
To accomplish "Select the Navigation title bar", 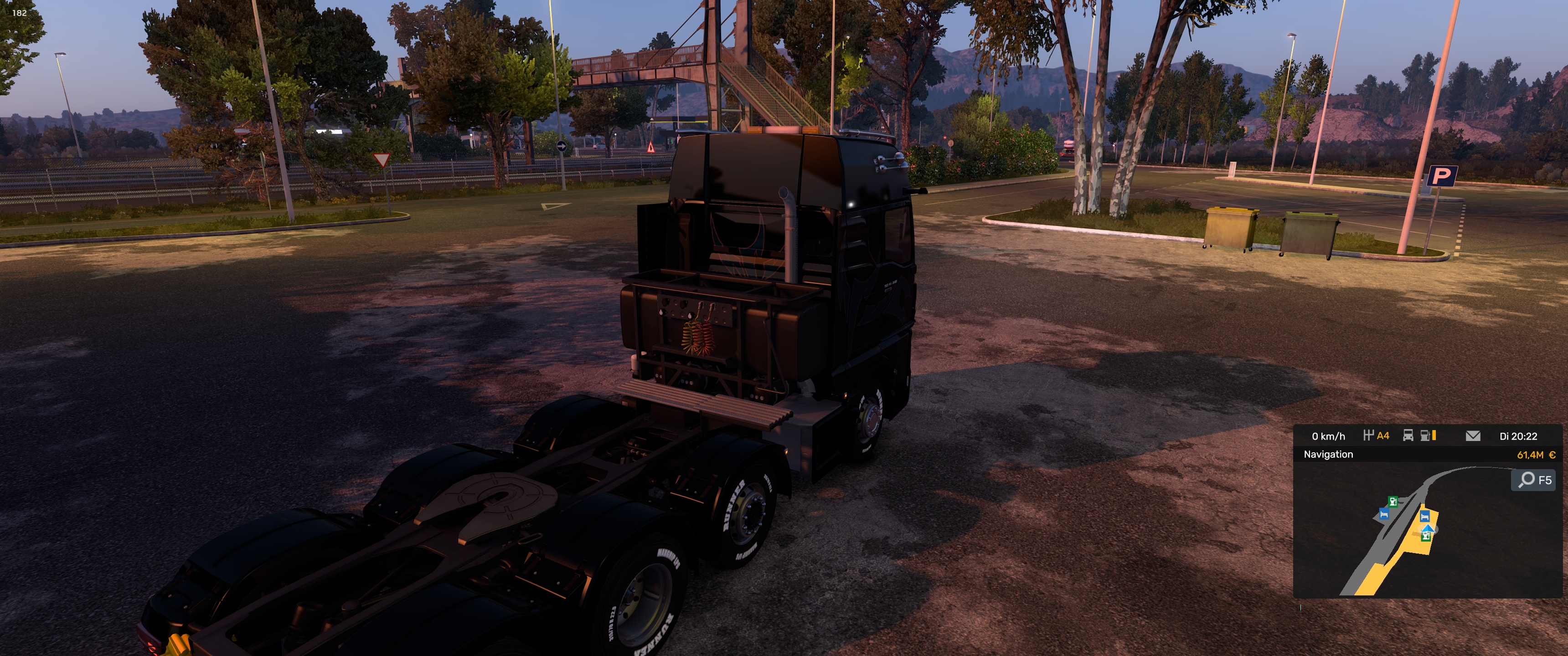I will 1328,454.
